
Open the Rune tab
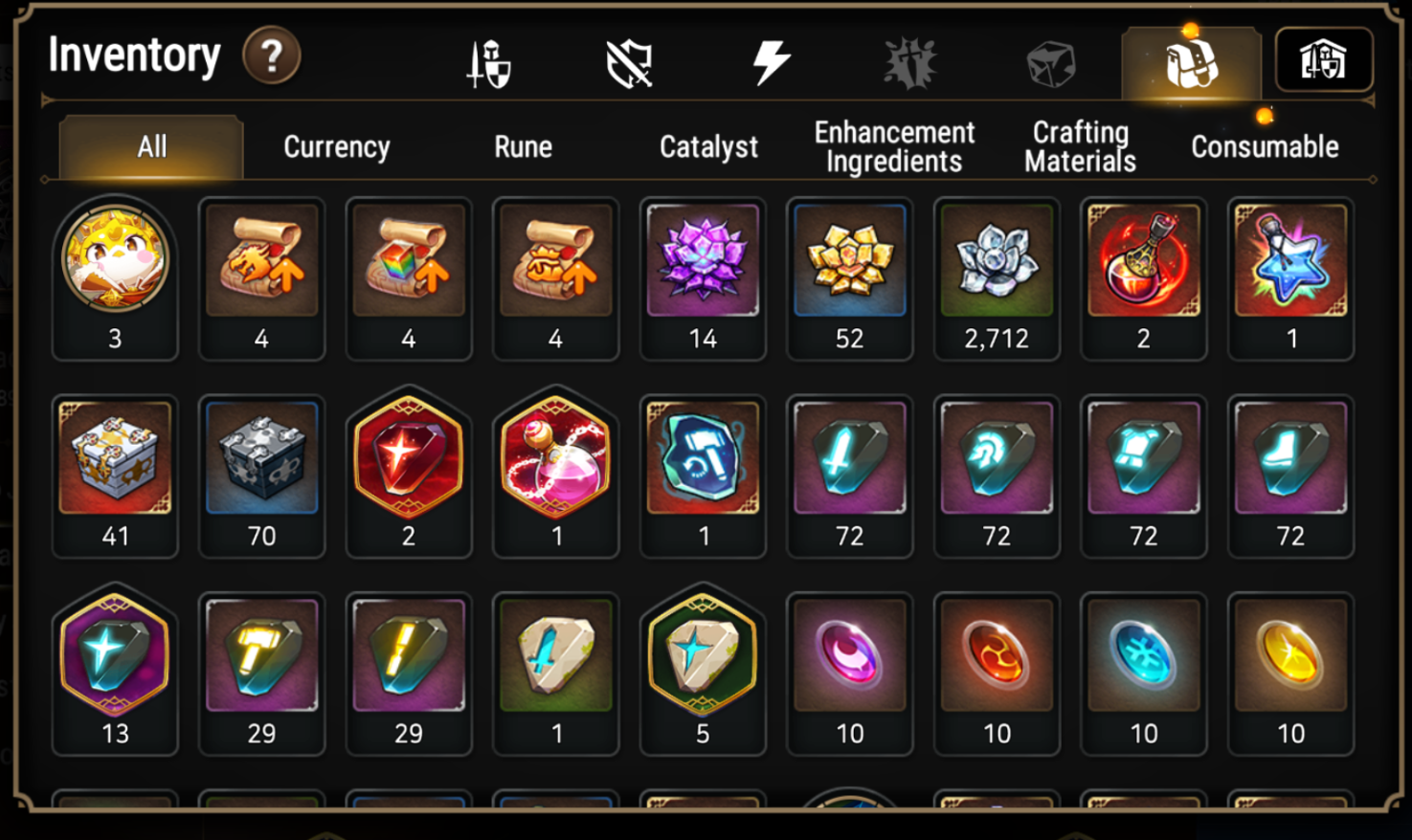pyautogui.click(x=522, y=146)
